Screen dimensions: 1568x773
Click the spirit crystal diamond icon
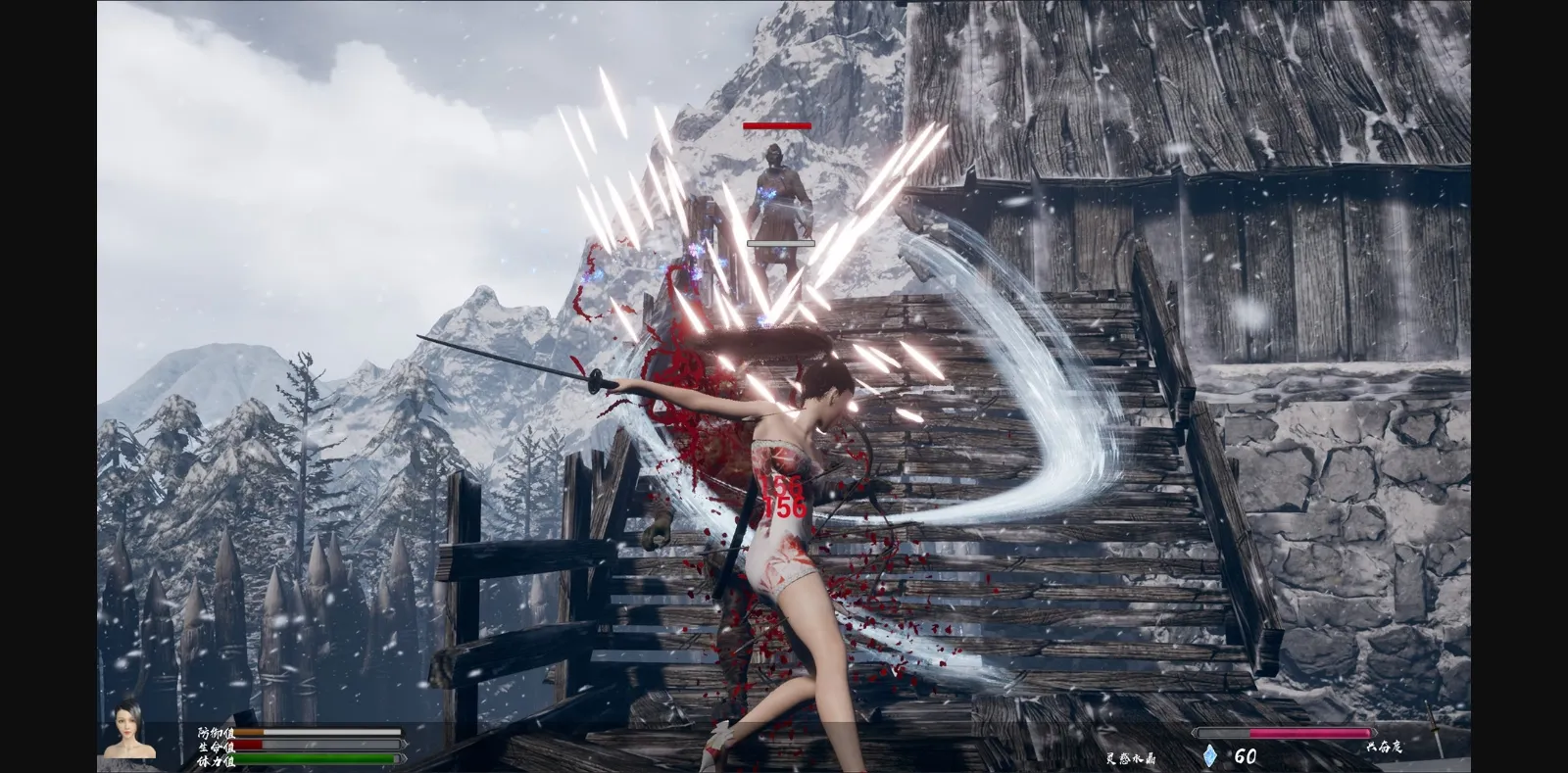coord(1210,755)
